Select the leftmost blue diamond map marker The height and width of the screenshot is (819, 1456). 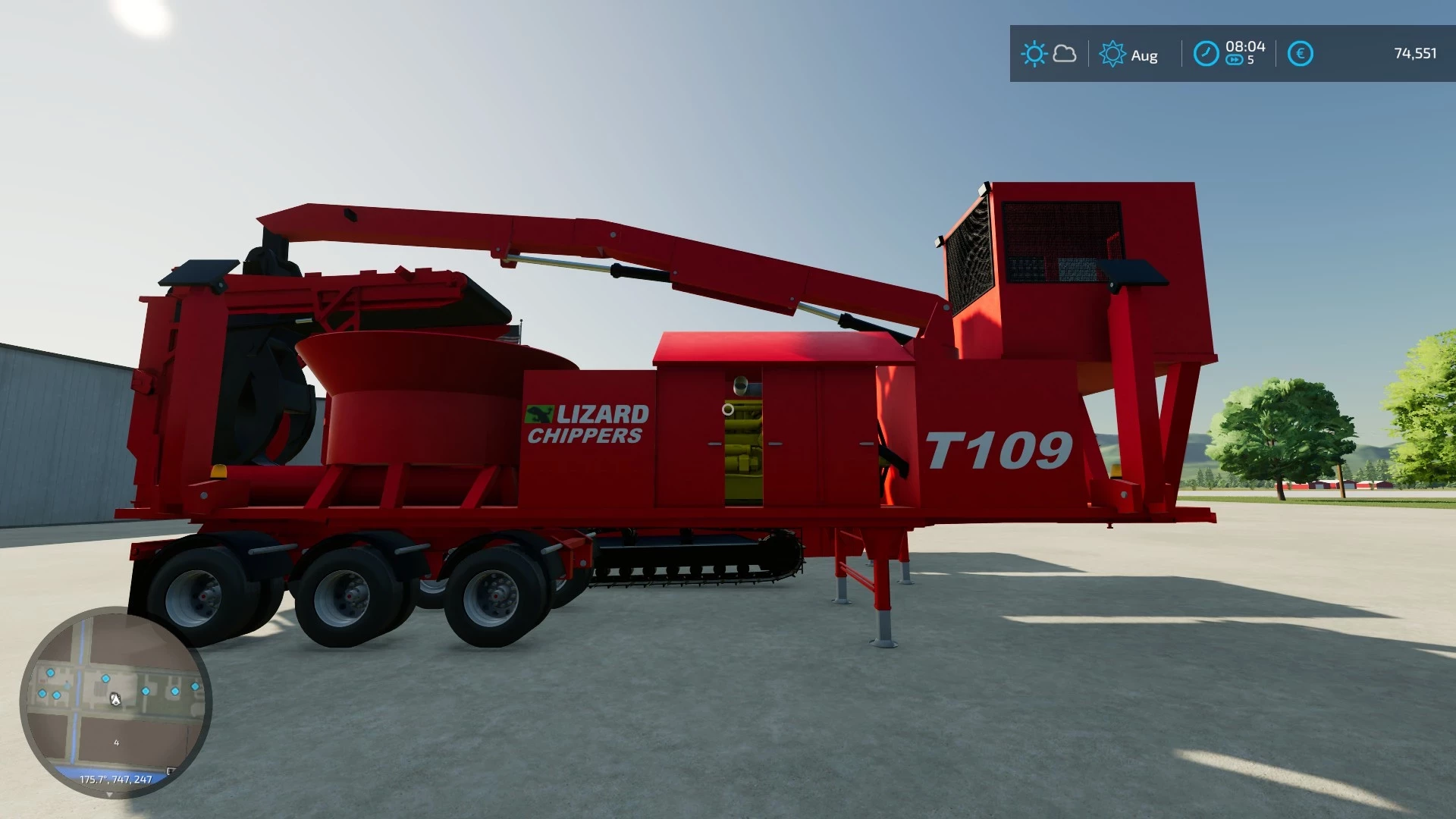(x=42, y=693)
